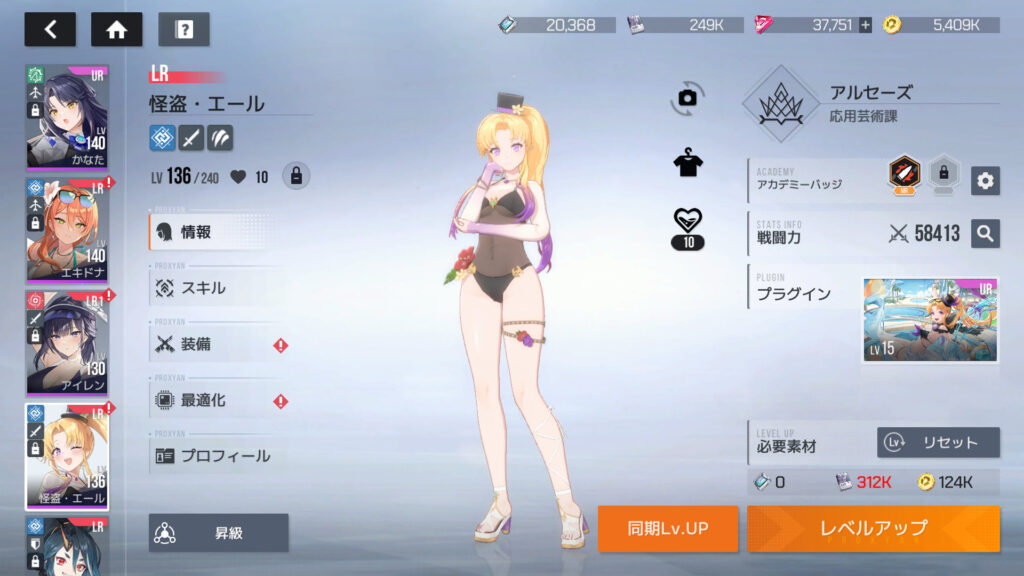Screen dimensions: 1024x576
Task: Choose エキドナ in the character list
Action: click(x=67, y=229)
